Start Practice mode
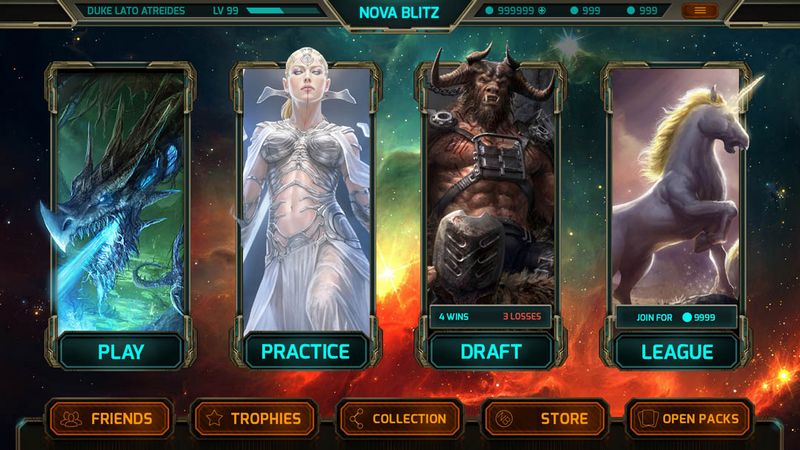The height and width of the screenshot is (450, 800). (x=305, y=352)
